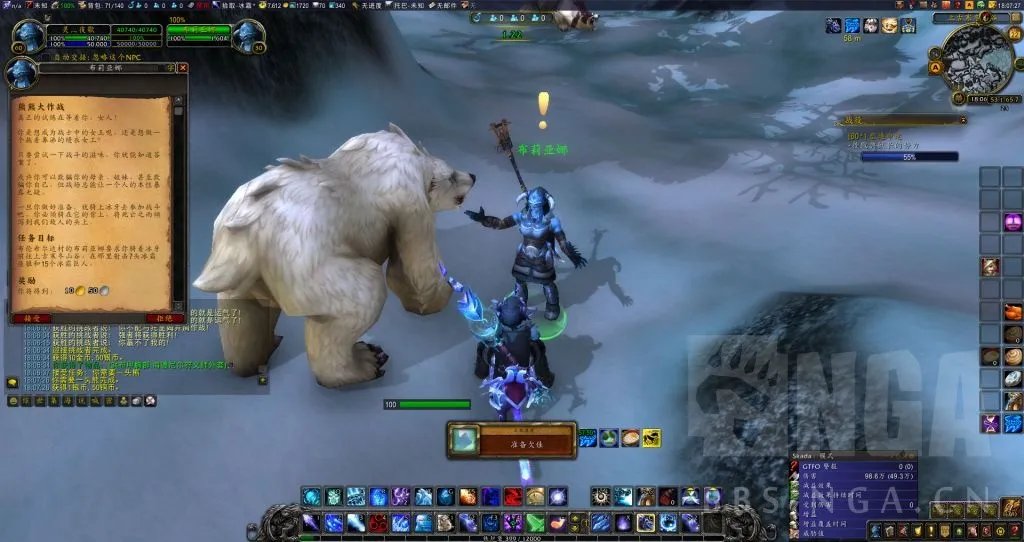The height and width of the screenshot is (542, 1024).
Task: Accept the quest with the 接受 button
Action: pyautogui.click(x=31, y=318)
